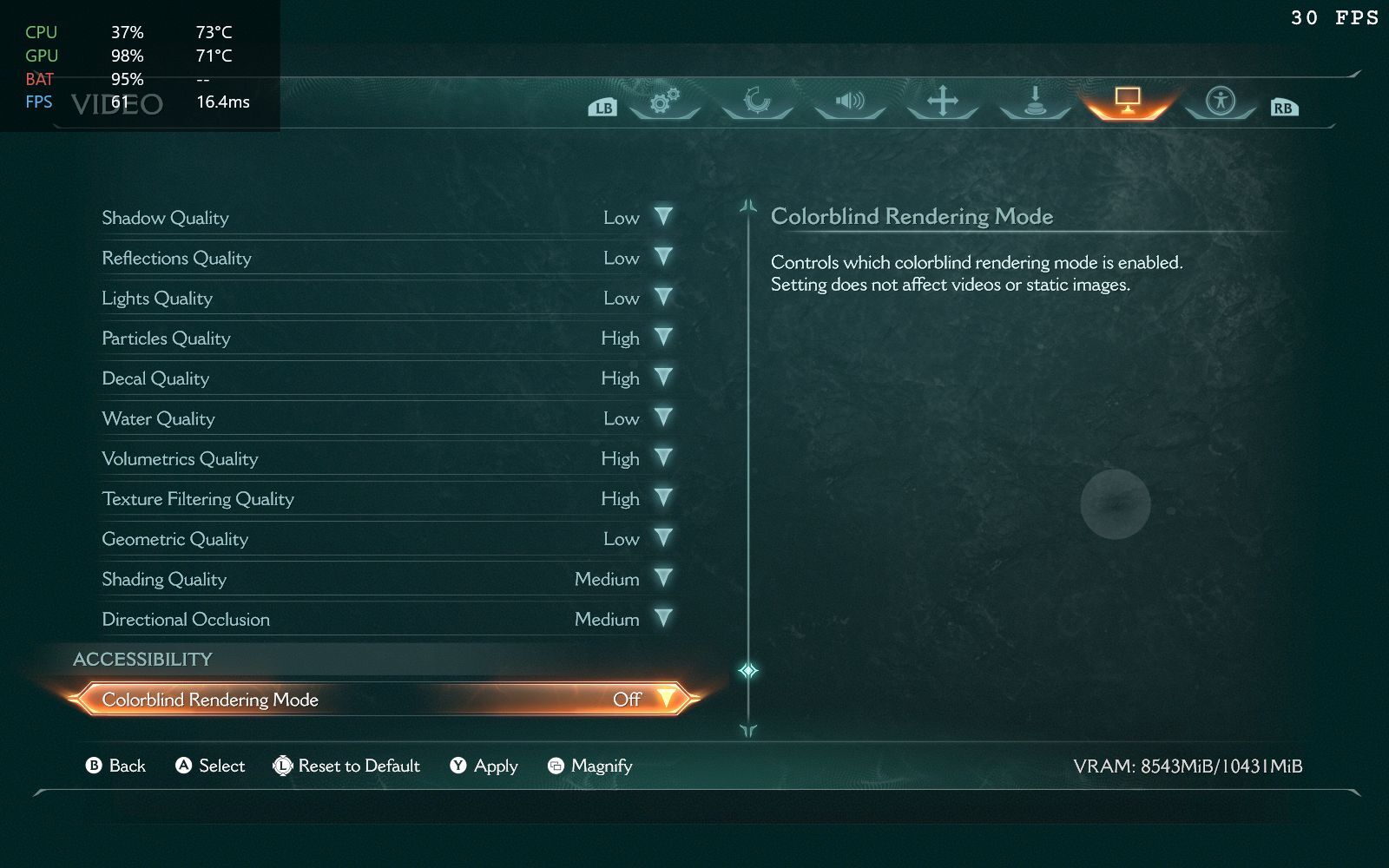The height and width of the screenshot is (868, 1389).
Task: Open the Geometric Quality dropdown
Action: coord(663,539)
